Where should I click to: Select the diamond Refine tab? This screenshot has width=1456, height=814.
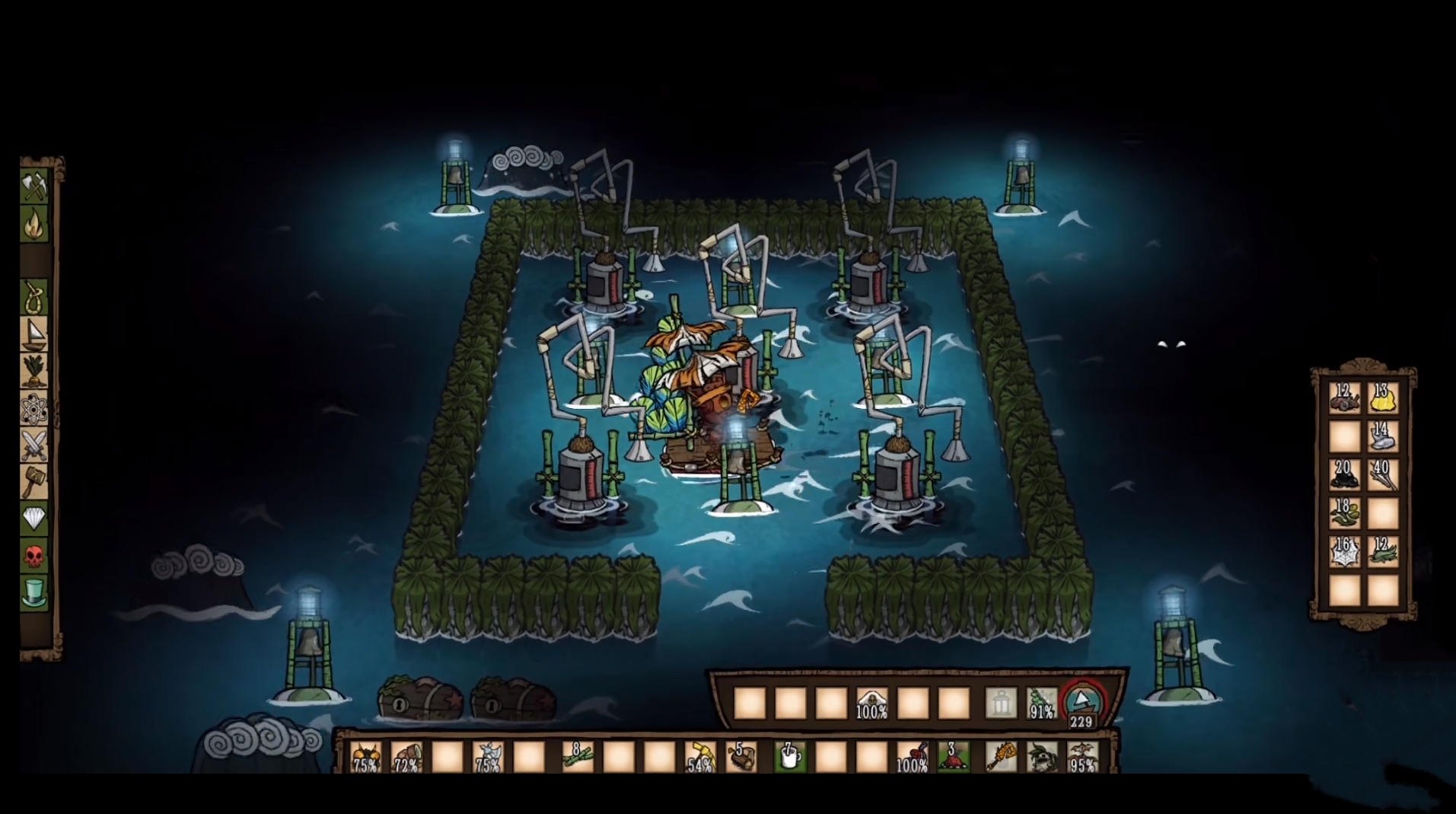point(34,519)
